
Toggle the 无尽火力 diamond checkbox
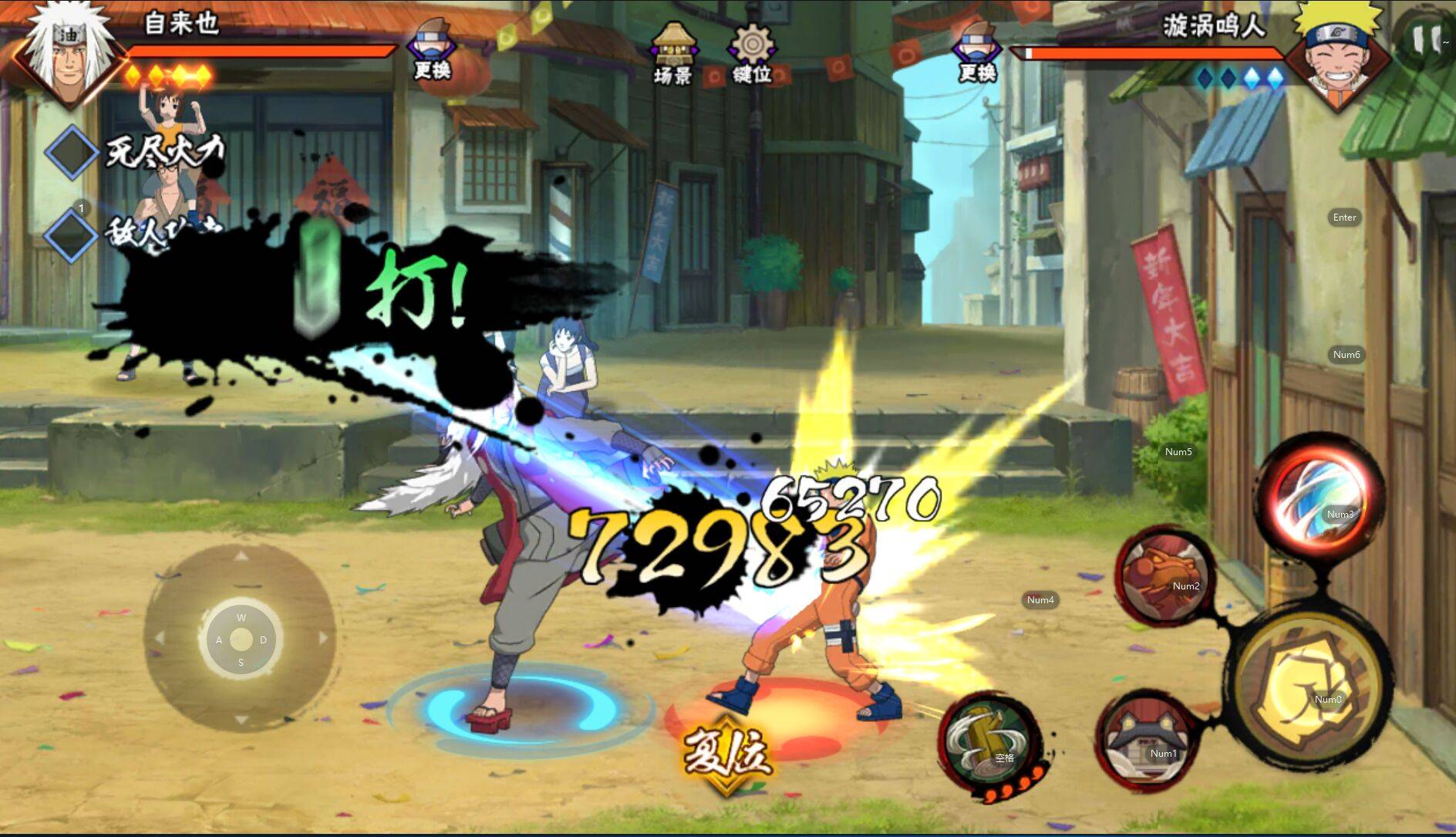pyautogui.click(x=71, y=152)
